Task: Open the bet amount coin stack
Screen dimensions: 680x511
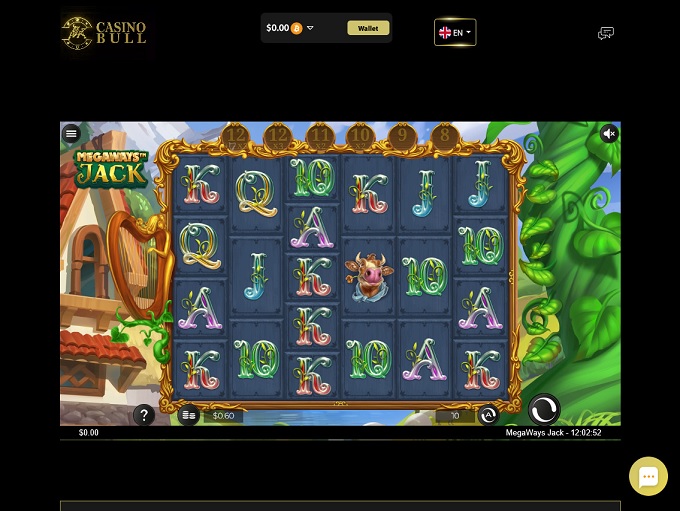Action: 189,416
